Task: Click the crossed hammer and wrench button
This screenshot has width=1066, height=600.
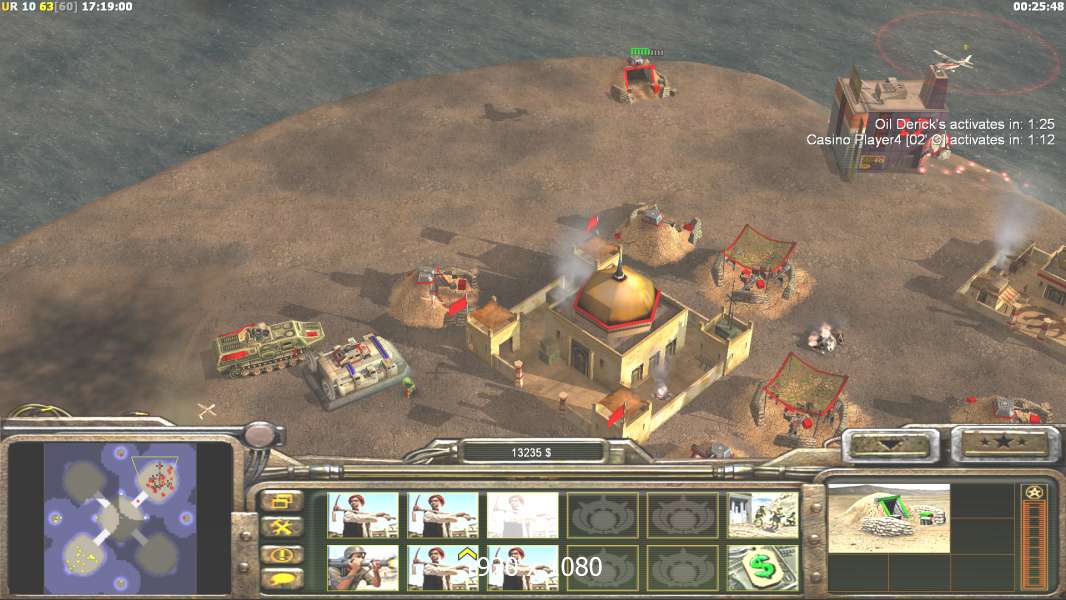Action: point(282,526)
